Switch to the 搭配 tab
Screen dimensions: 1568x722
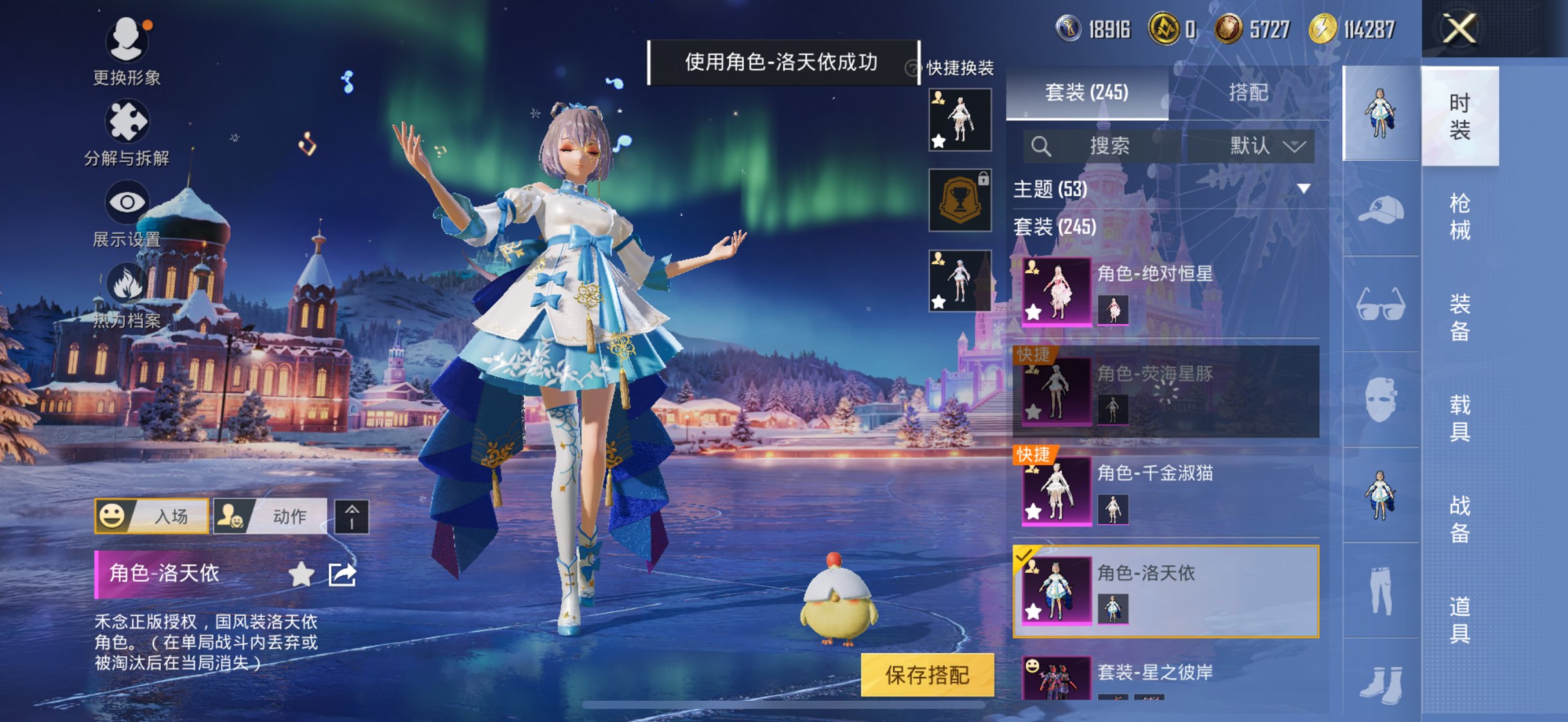(x=1250, y=93)
